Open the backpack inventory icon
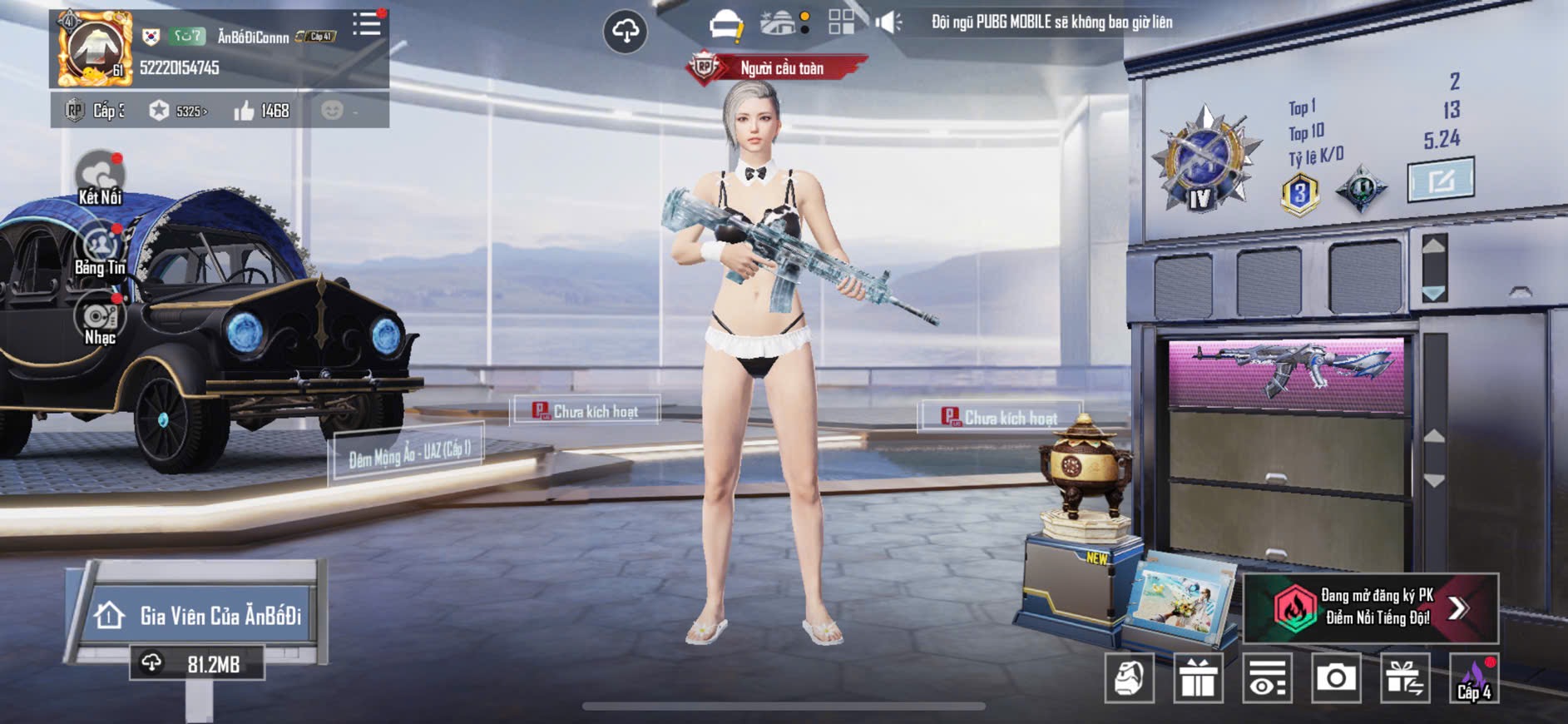Viewport: 1568px width, 724px height. point(1129,678)
